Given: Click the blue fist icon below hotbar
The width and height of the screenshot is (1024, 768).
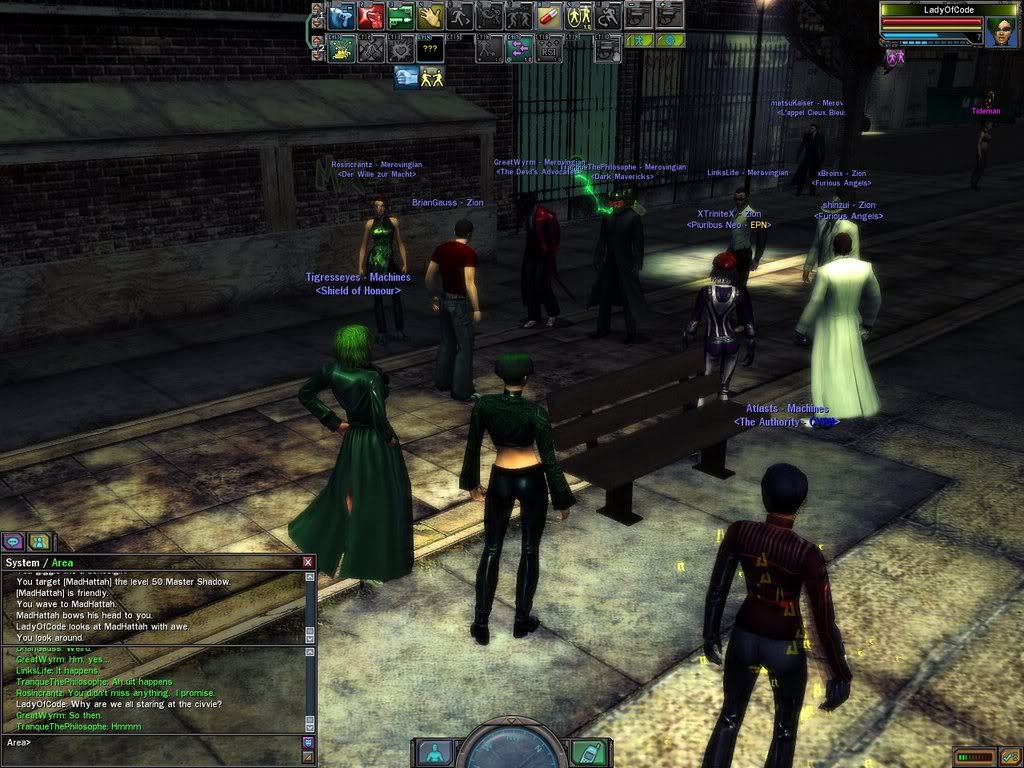Looking at the screenshot, I should tap(407, 76).
